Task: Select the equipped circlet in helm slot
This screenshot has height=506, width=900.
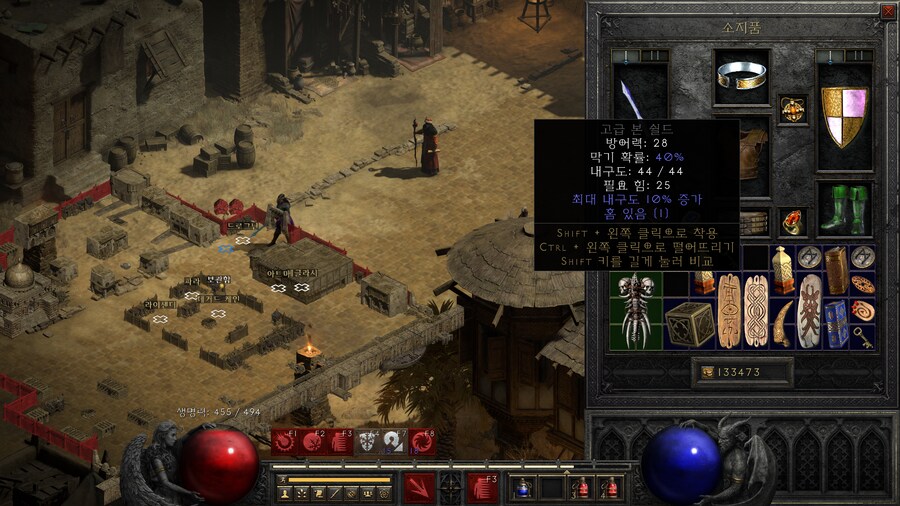Action: point(742,76)
